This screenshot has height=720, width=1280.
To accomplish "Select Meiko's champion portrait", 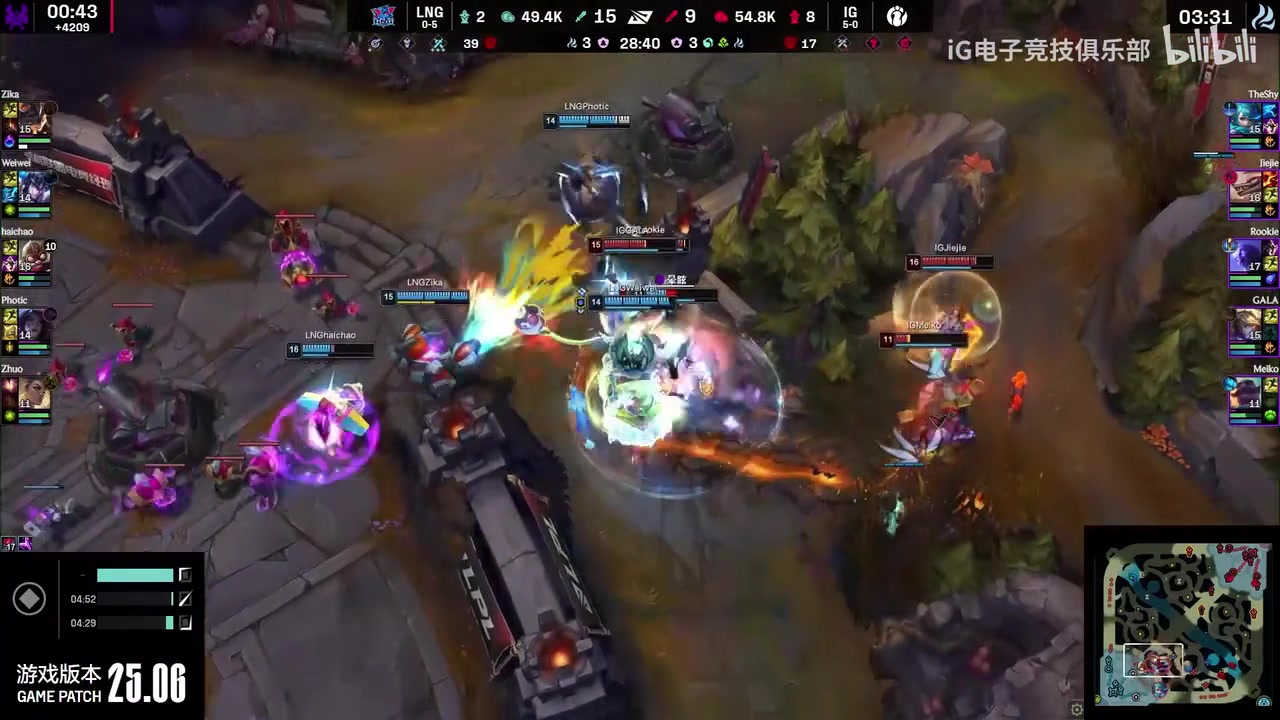I will point(1245,393).
